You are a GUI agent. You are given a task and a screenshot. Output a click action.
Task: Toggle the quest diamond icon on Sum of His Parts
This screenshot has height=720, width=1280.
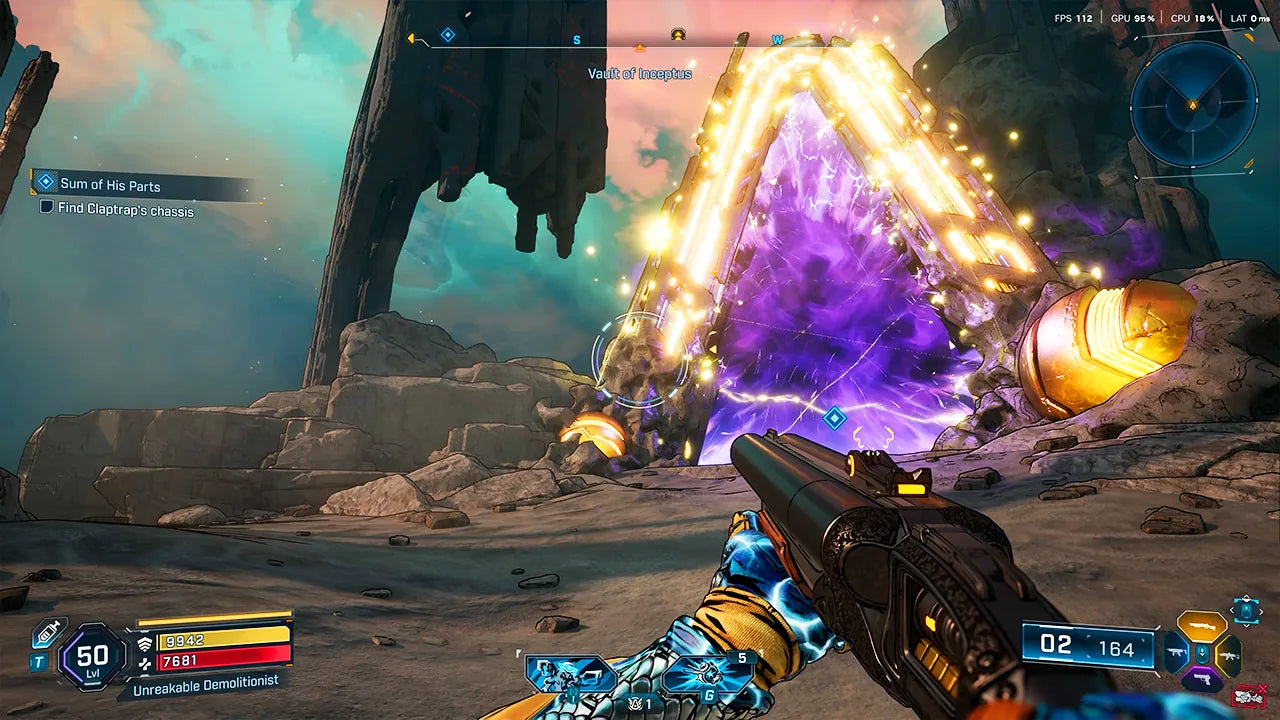(x=44, y=184)
